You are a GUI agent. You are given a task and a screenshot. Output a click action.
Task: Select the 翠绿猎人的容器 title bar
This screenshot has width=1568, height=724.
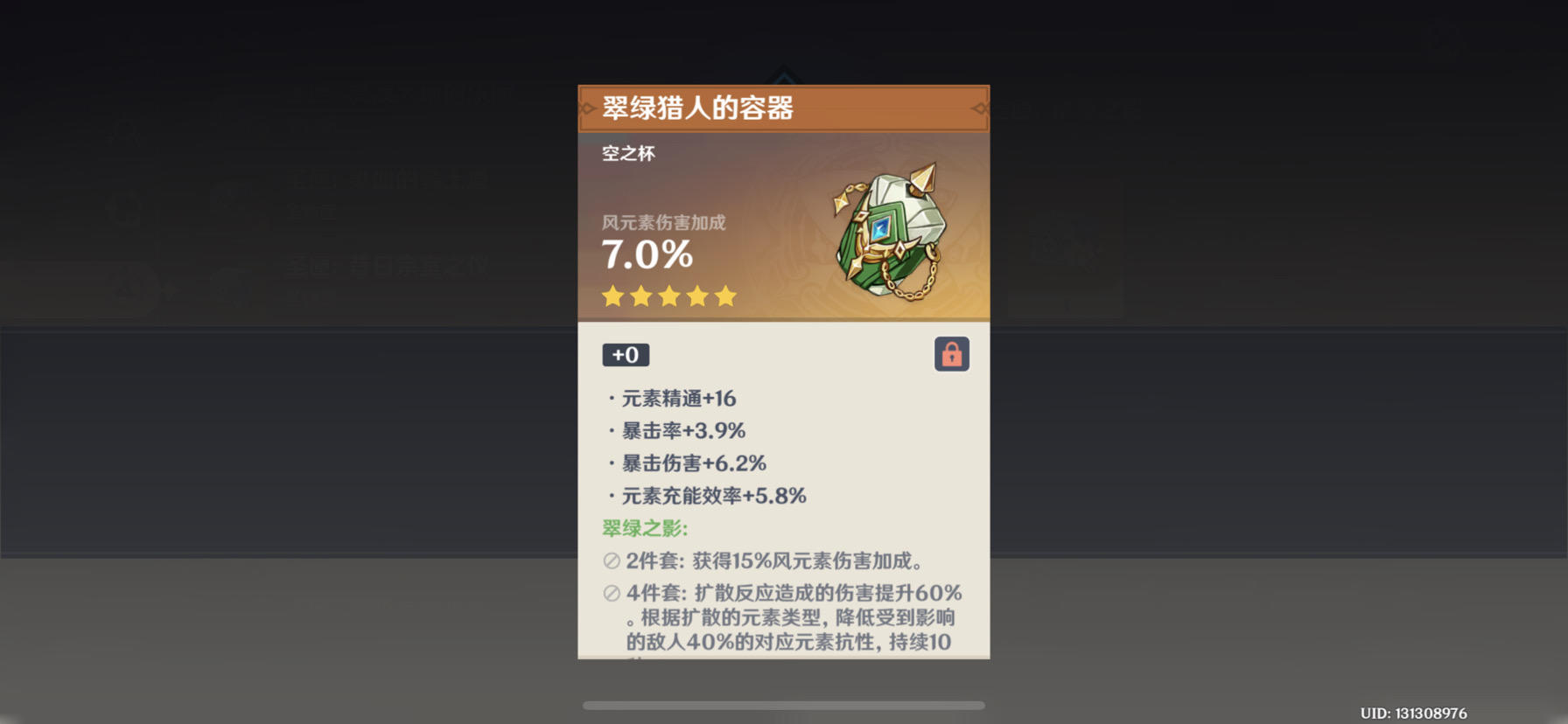click(x=700, y=110)
